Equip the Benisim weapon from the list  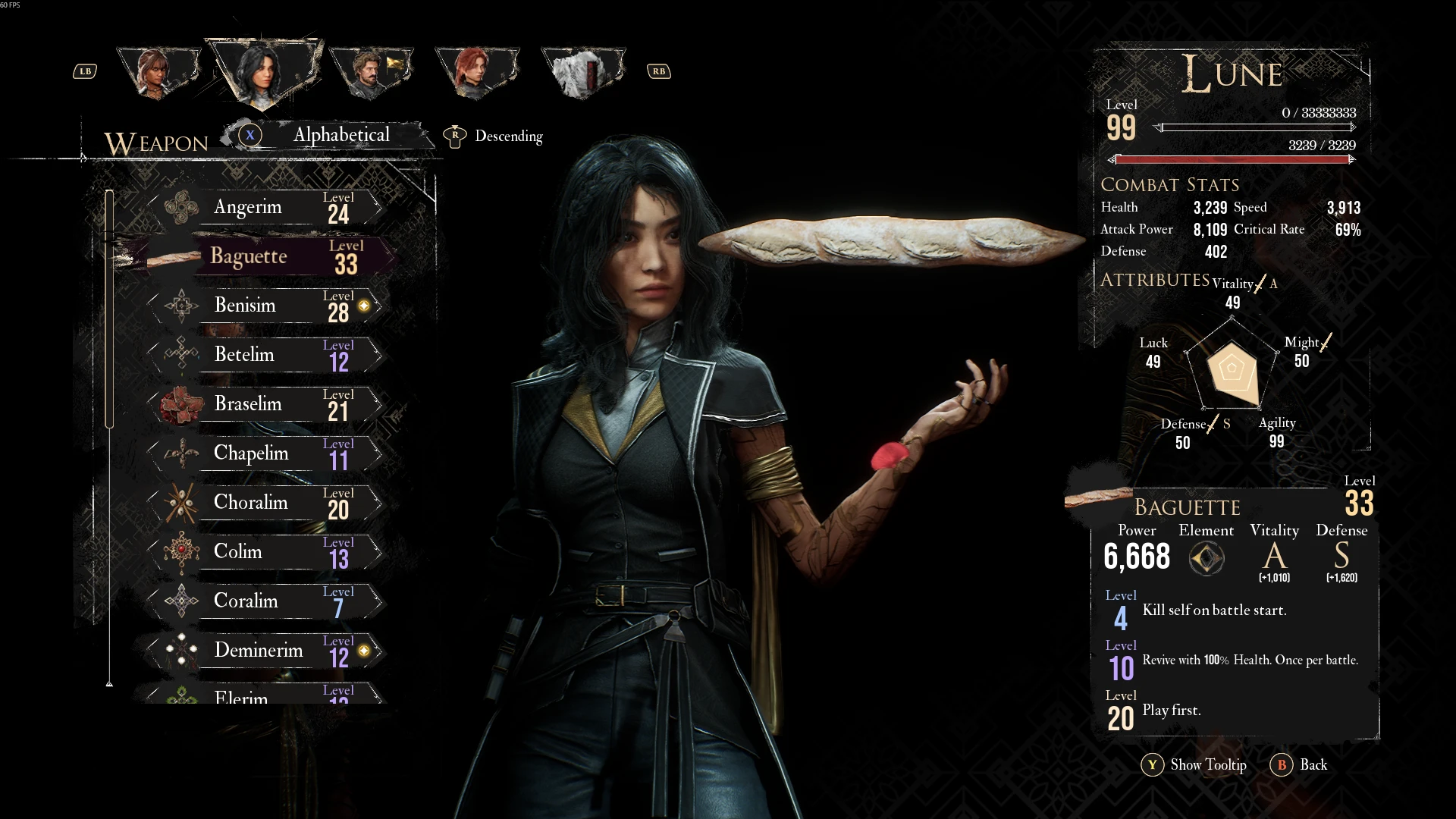(x=265, y=306)
